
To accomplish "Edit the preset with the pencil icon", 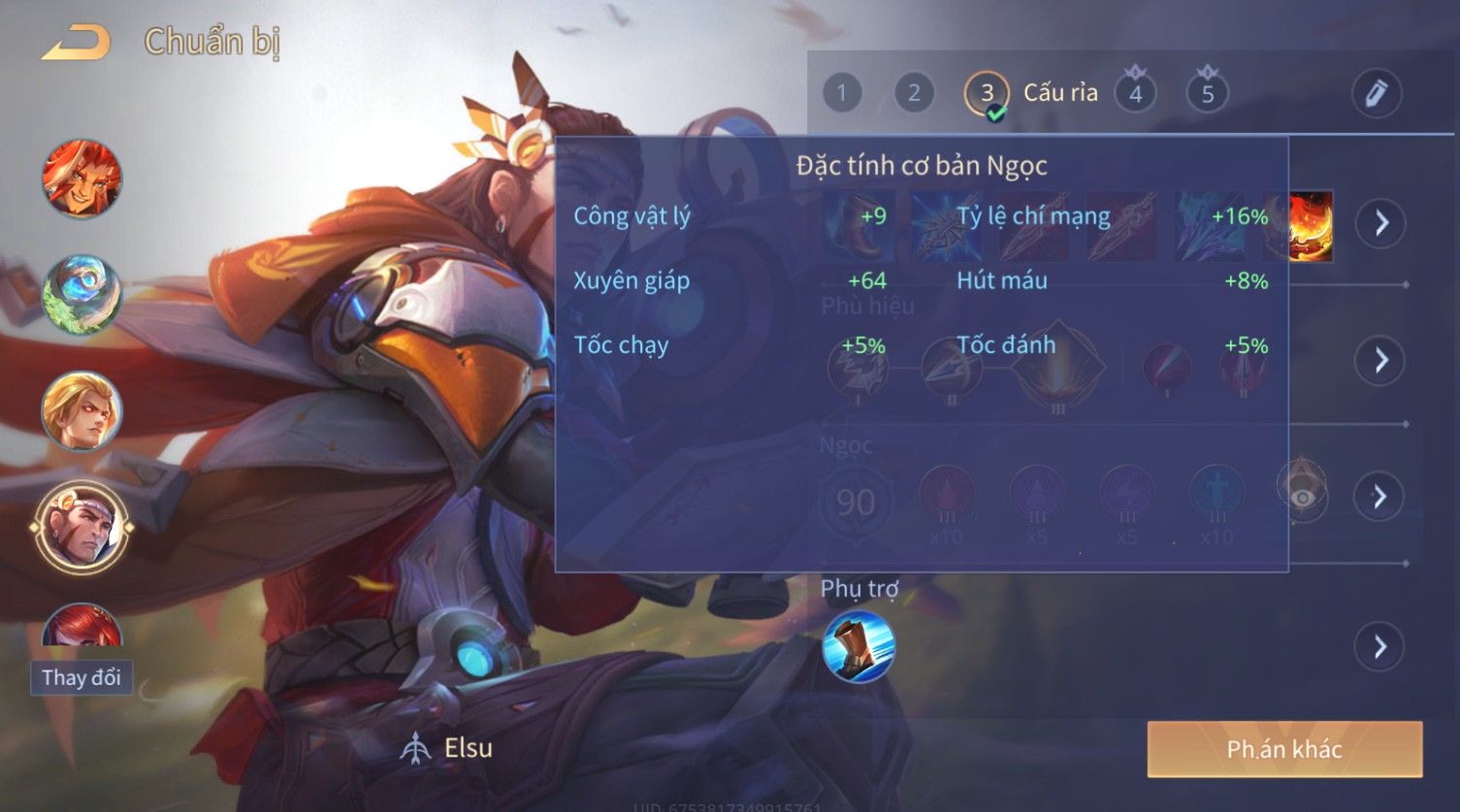I will point(1376,93).
